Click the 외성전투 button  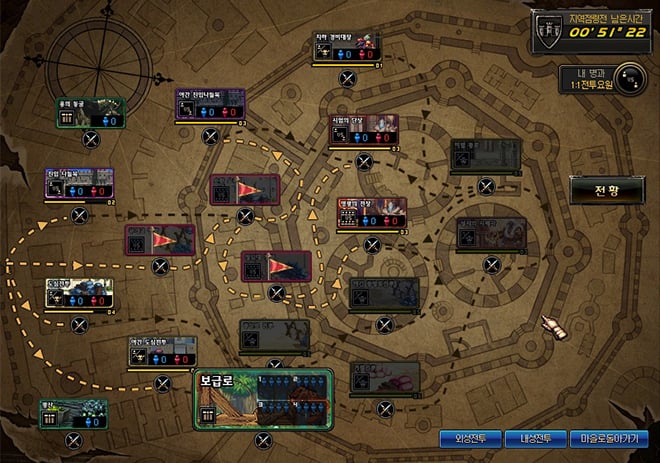(x=470, y=438)
